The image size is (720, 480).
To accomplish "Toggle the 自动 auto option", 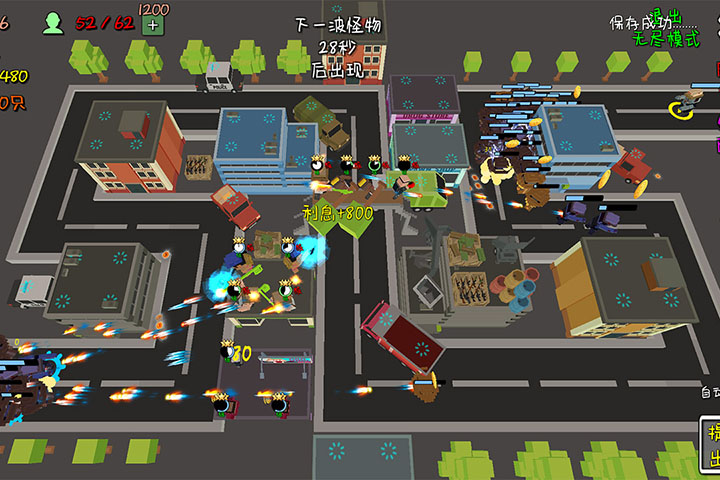I will (x=709, y=393).
